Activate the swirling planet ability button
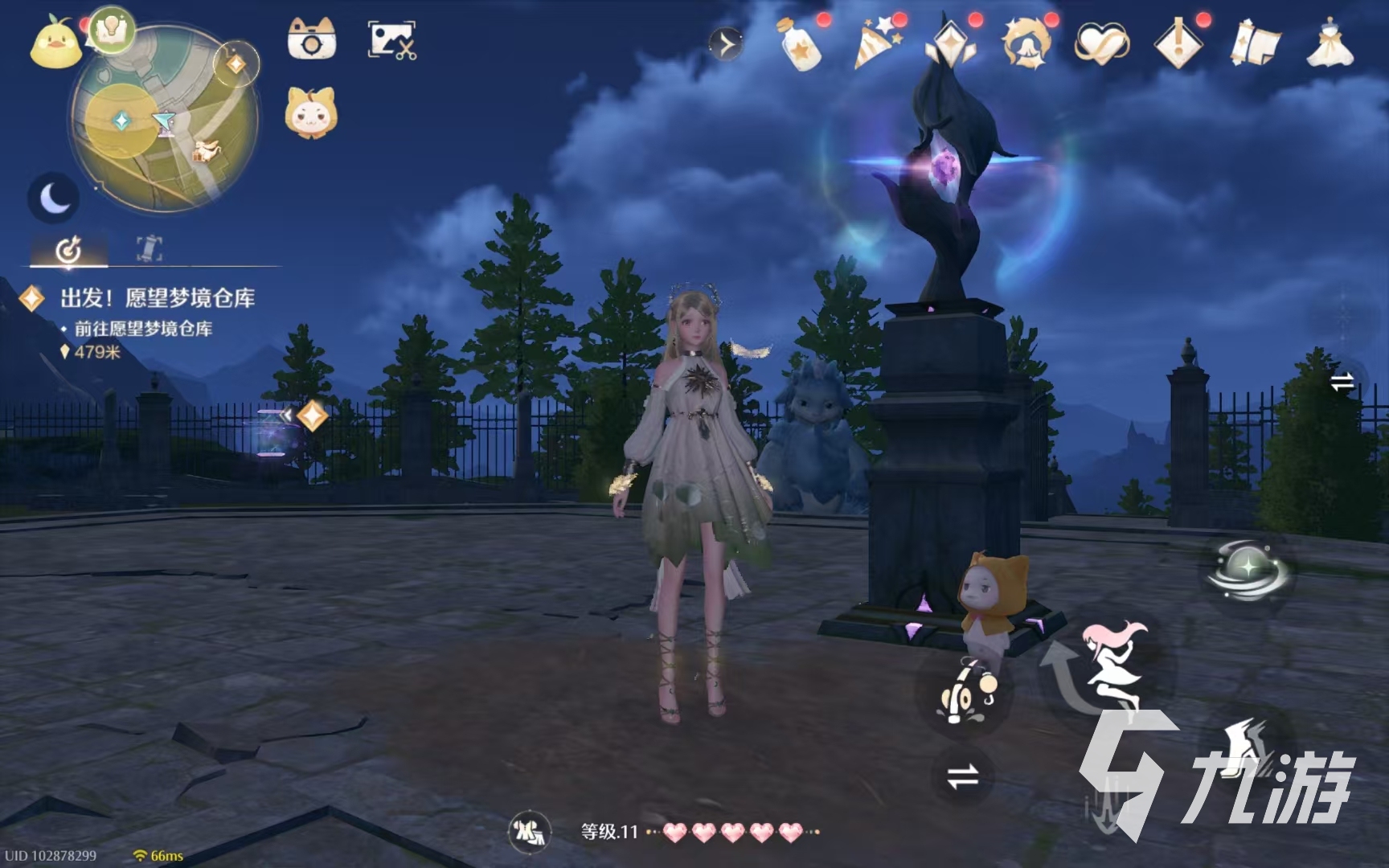The width and height of the screenshot is (1389, 868). click(x=1248, y=570)
